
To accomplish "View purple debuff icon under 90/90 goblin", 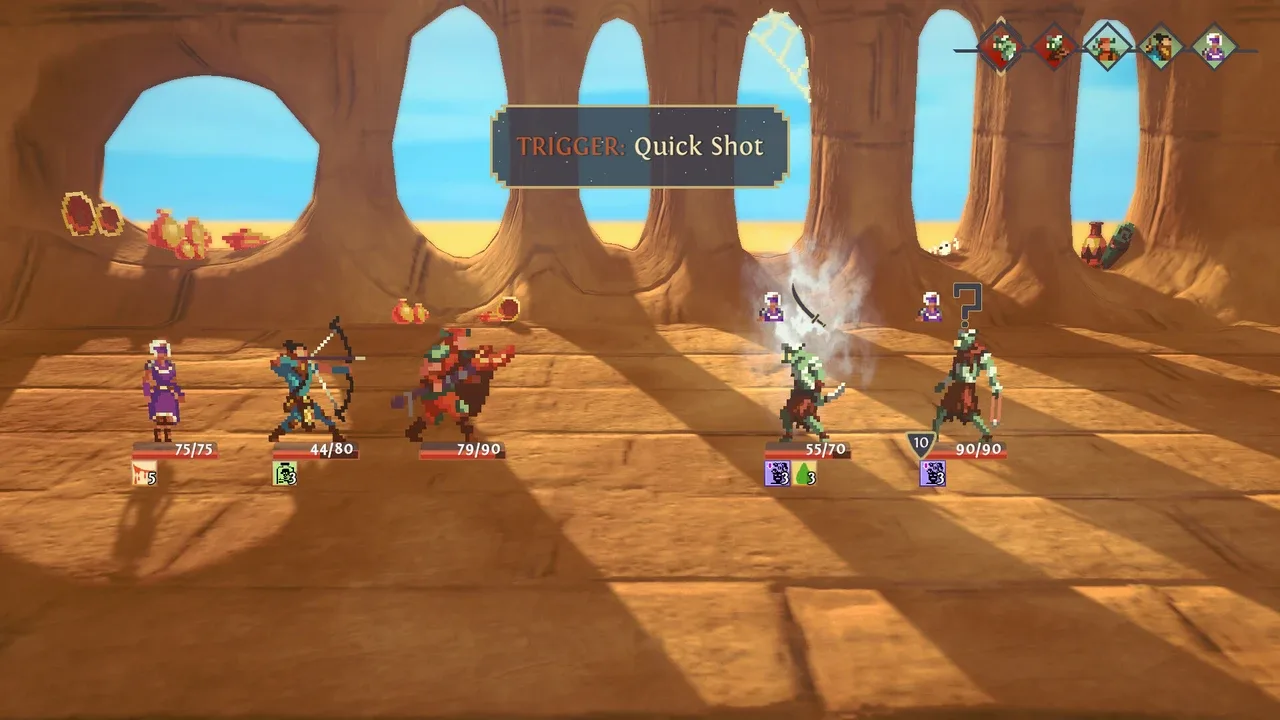I will 932,474.
